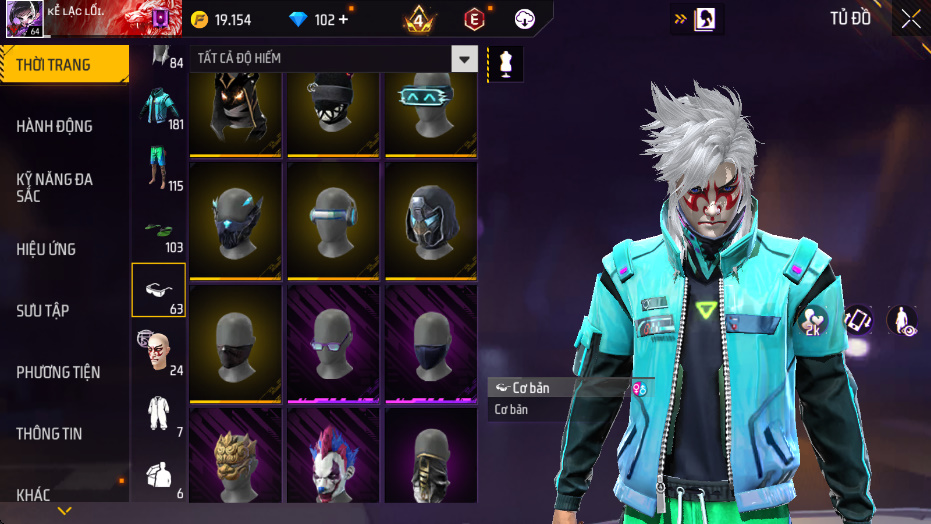The image size is (931, 524).
Task: Choose the green shorts bottoms category
Action: click(x=158, y=168)
